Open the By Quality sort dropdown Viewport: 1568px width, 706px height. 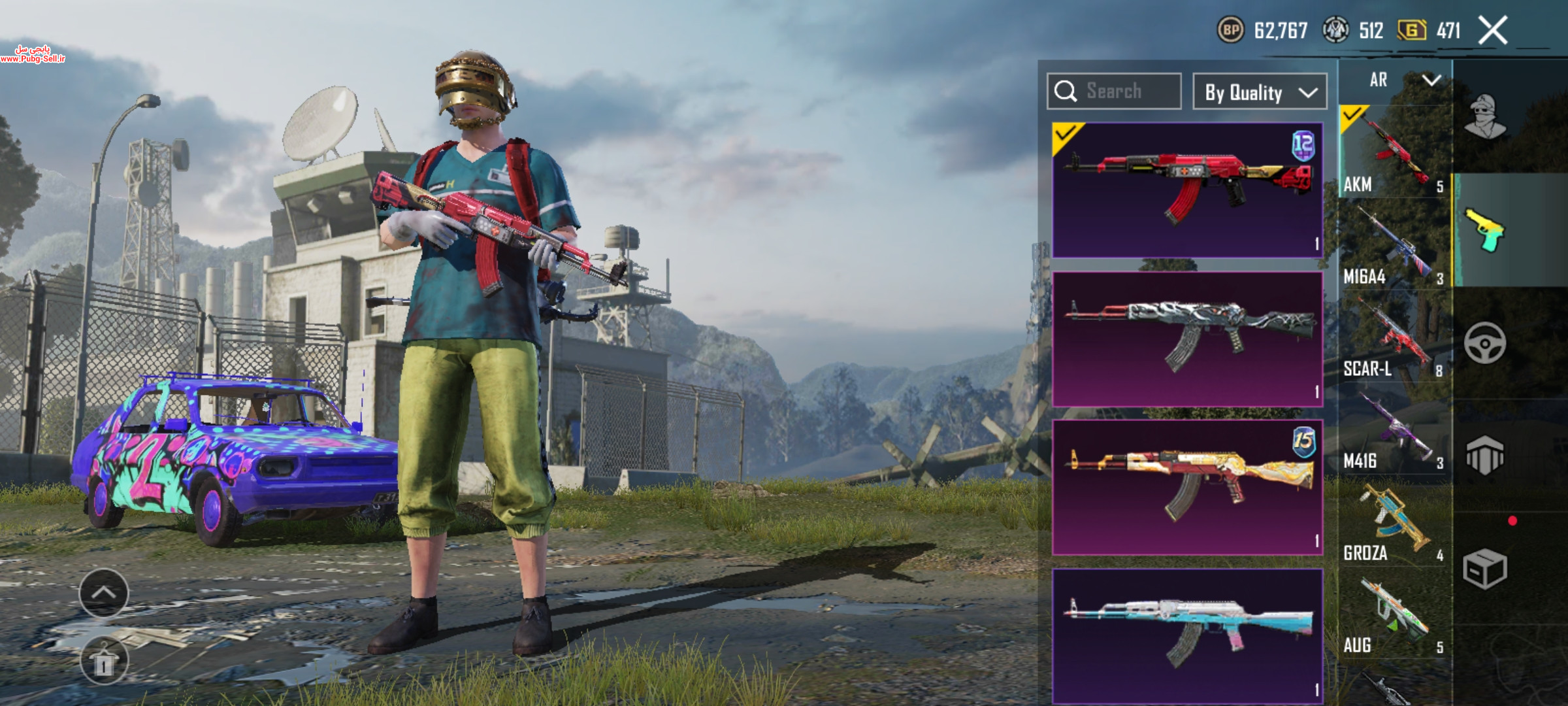(1259, 92)
